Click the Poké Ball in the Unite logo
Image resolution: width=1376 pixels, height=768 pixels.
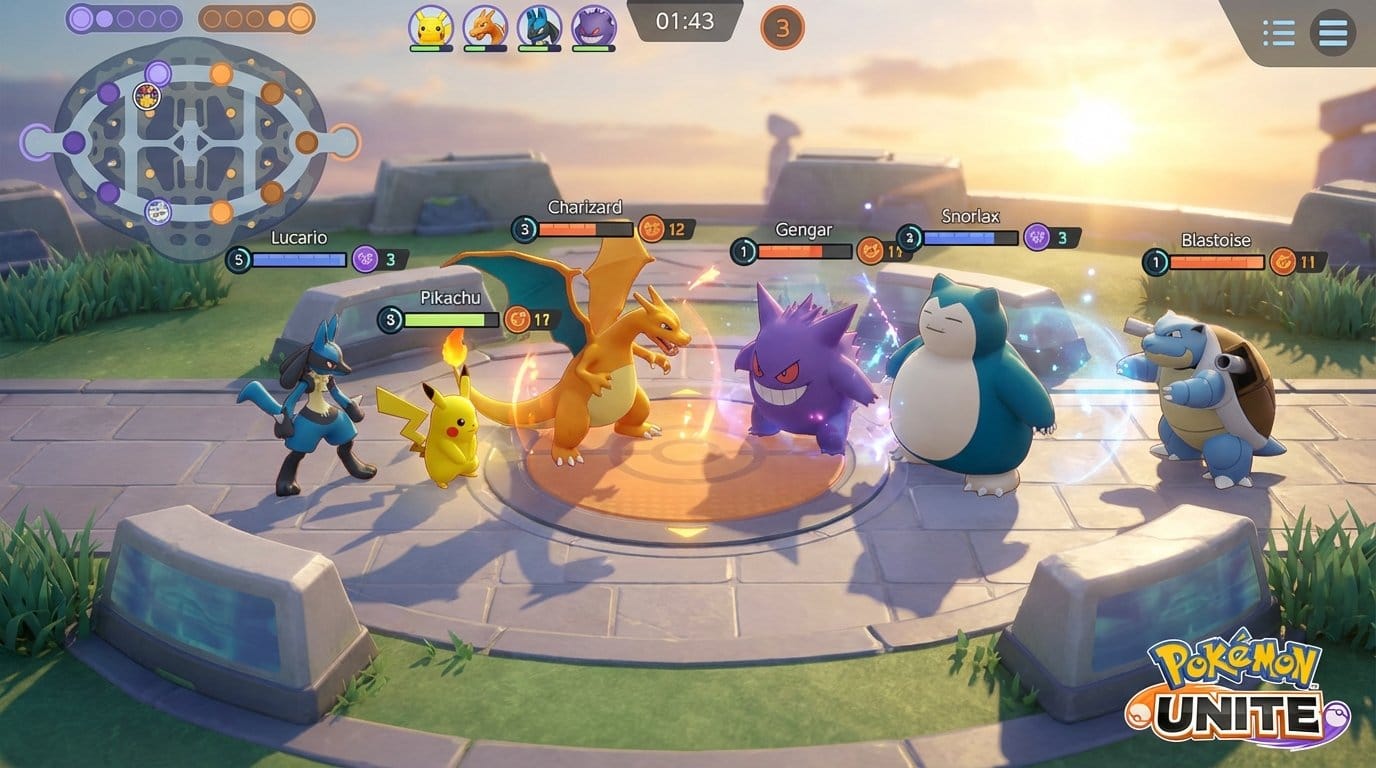click(x=1337, y=715)
